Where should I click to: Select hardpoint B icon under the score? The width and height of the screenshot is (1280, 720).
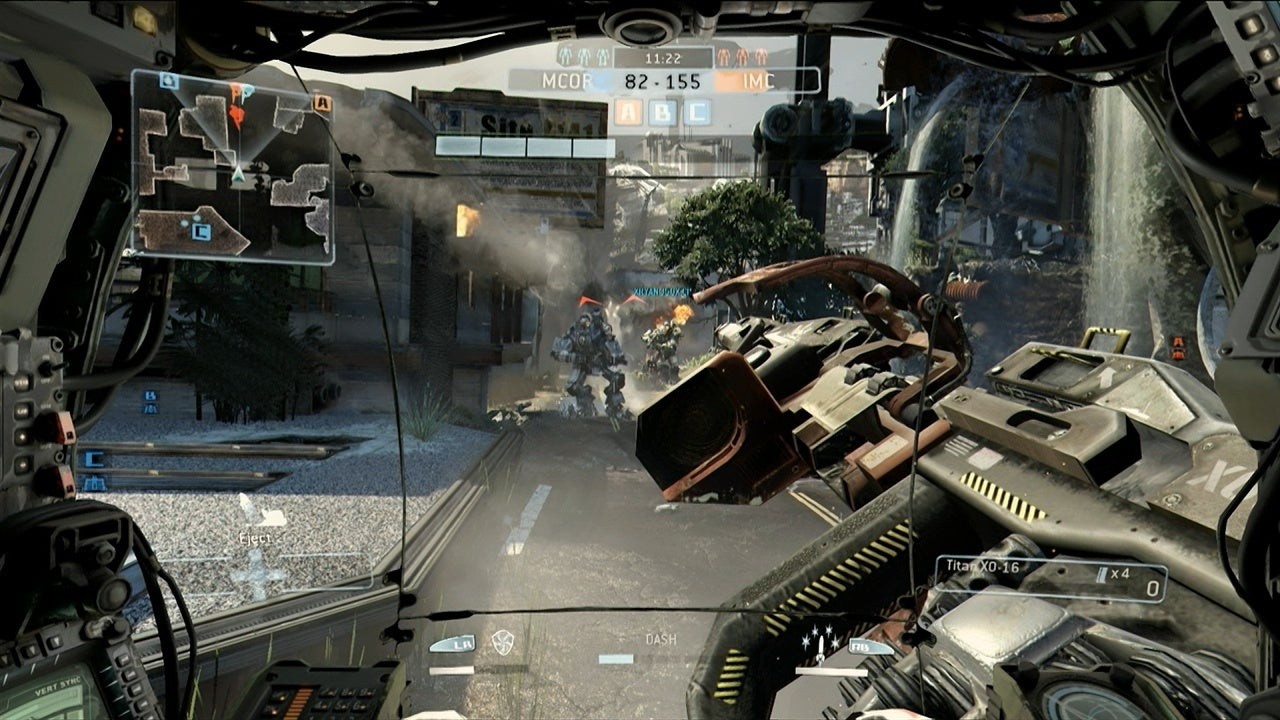click(662, 112)
